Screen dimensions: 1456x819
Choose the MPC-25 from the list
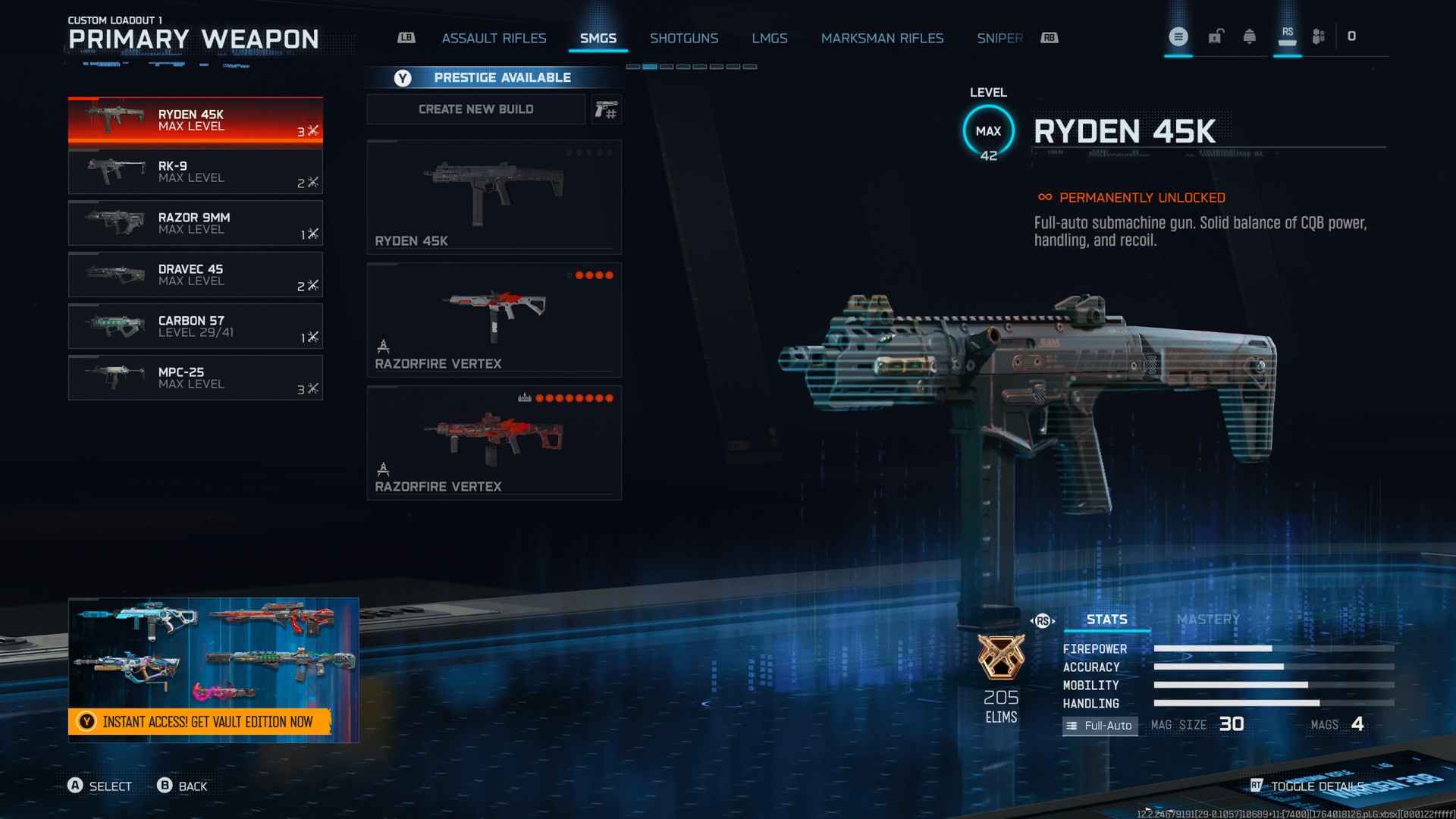pos(195,378)
